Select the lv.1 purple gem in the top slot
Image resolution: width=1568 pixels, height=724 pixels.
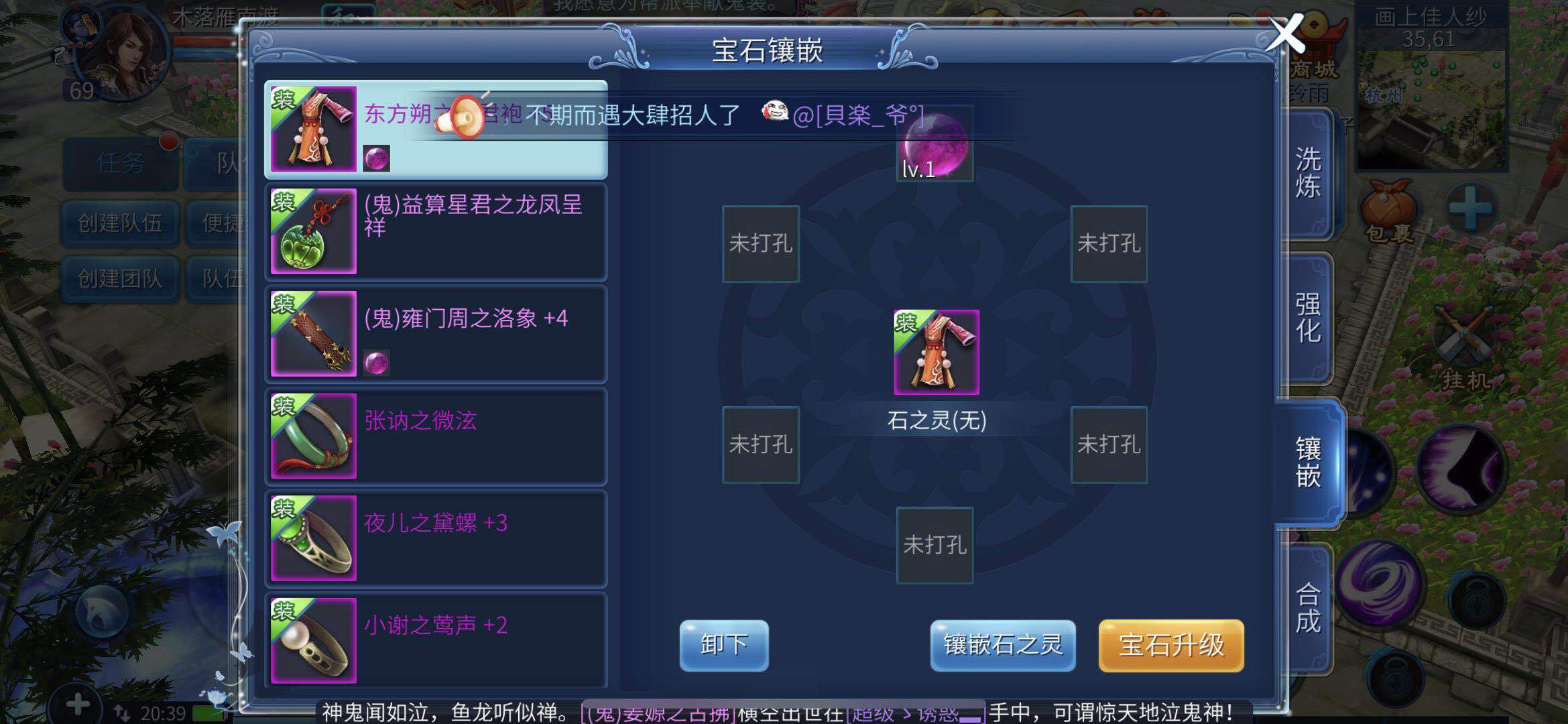coord(934,144)
